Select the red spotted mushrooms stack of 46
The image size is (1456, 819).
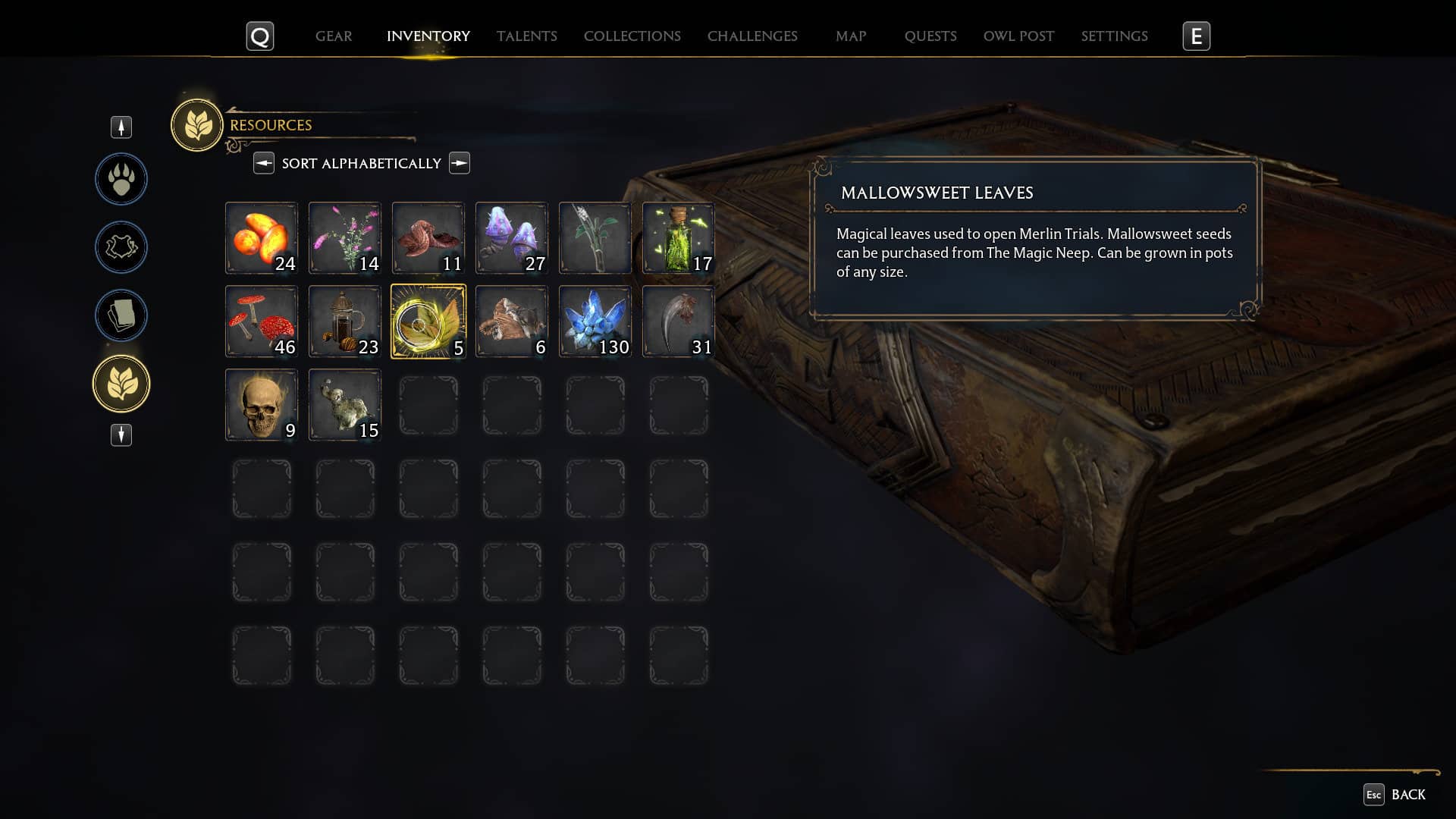[262, 322]
